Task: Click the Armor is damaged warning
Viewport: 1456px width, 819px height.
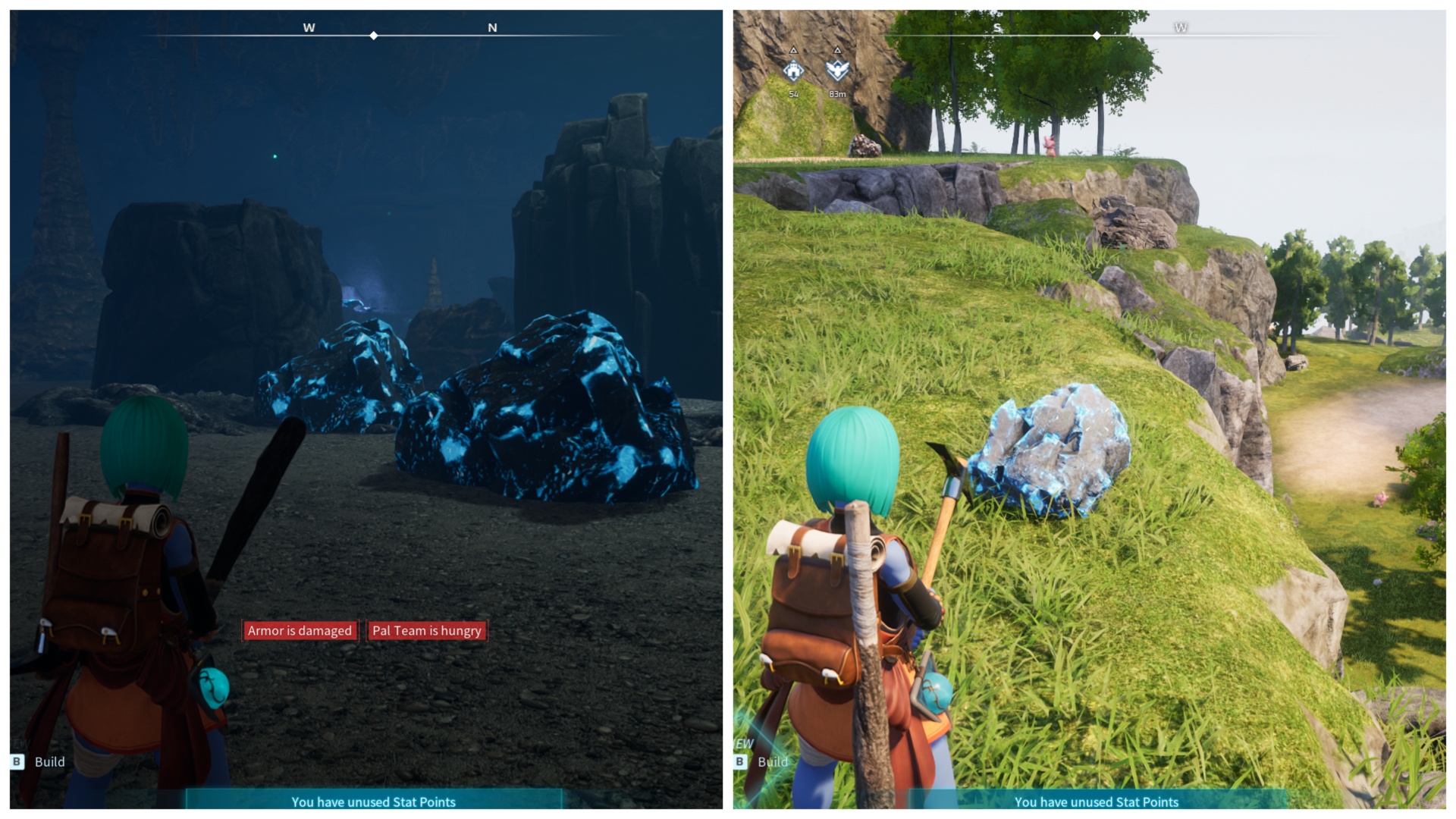Action: coord(299,630)
